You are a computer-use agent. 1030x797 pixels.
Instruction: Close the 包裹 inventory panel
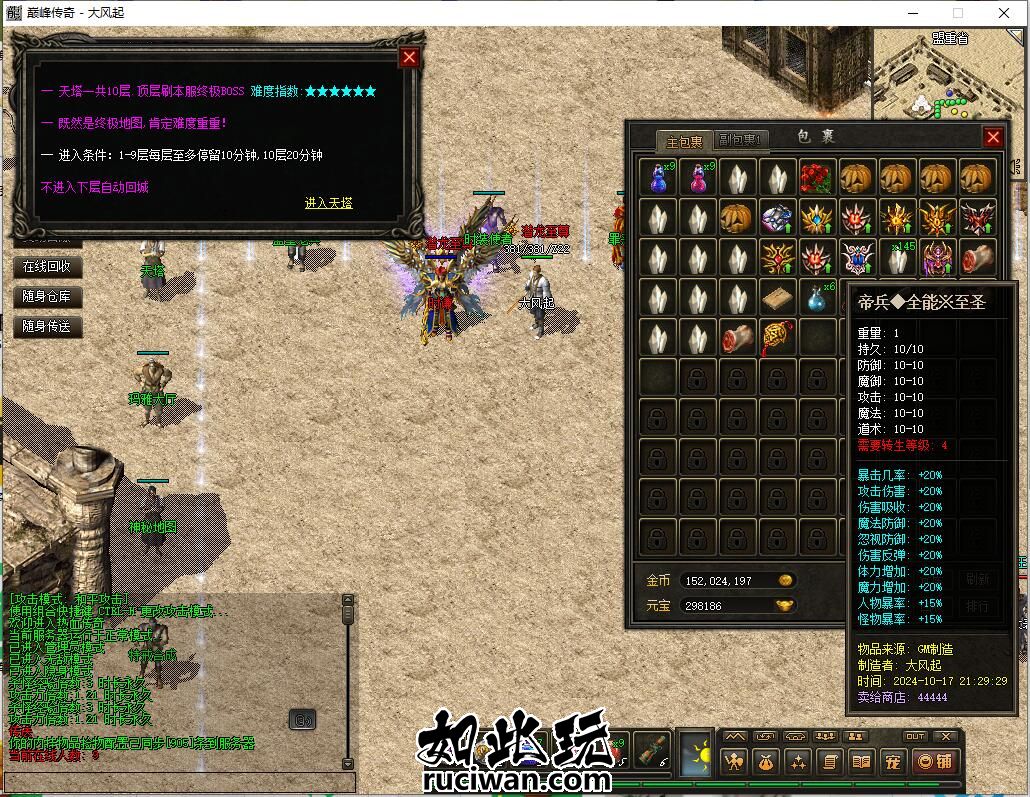point(993,137)
